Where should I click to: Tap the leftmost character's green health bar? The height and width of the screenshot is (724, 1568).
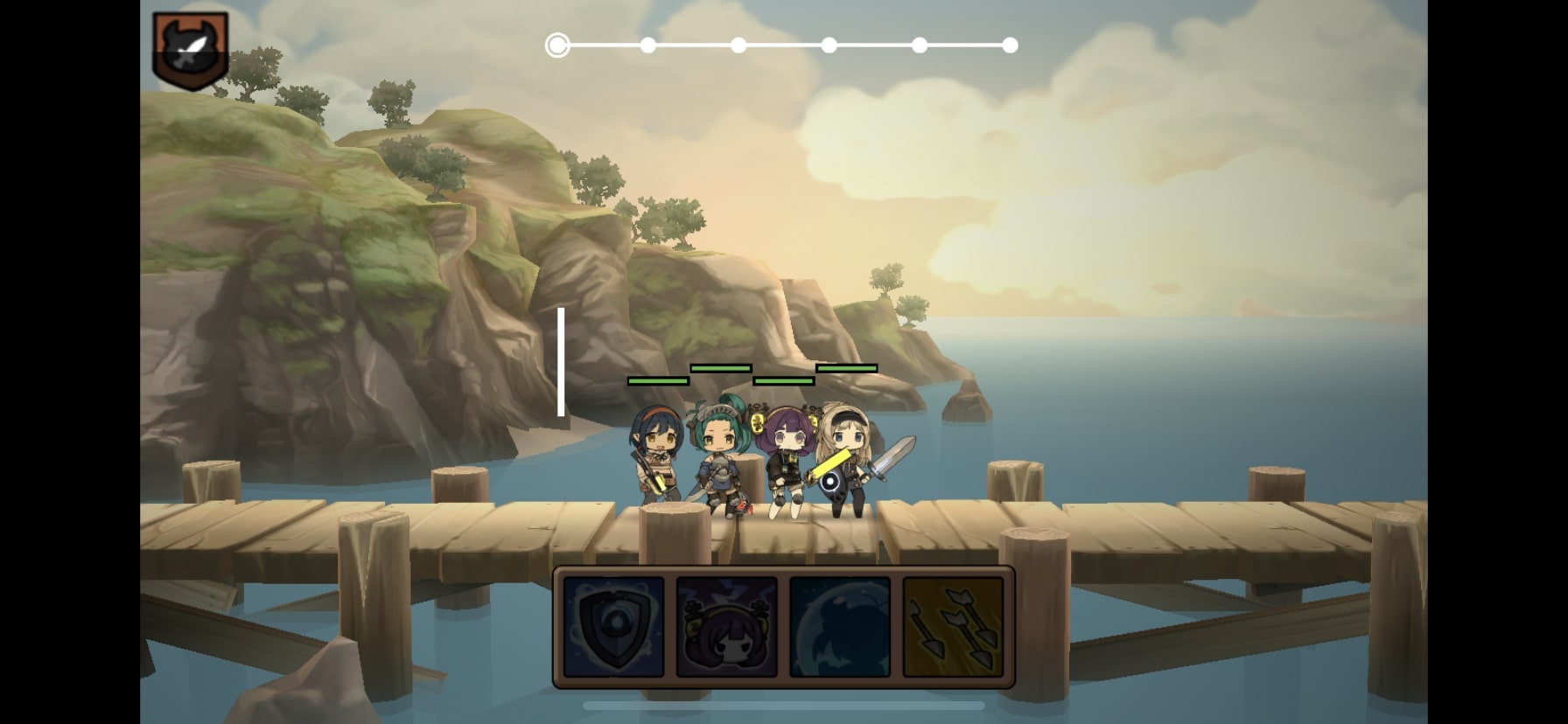[656, 381]
